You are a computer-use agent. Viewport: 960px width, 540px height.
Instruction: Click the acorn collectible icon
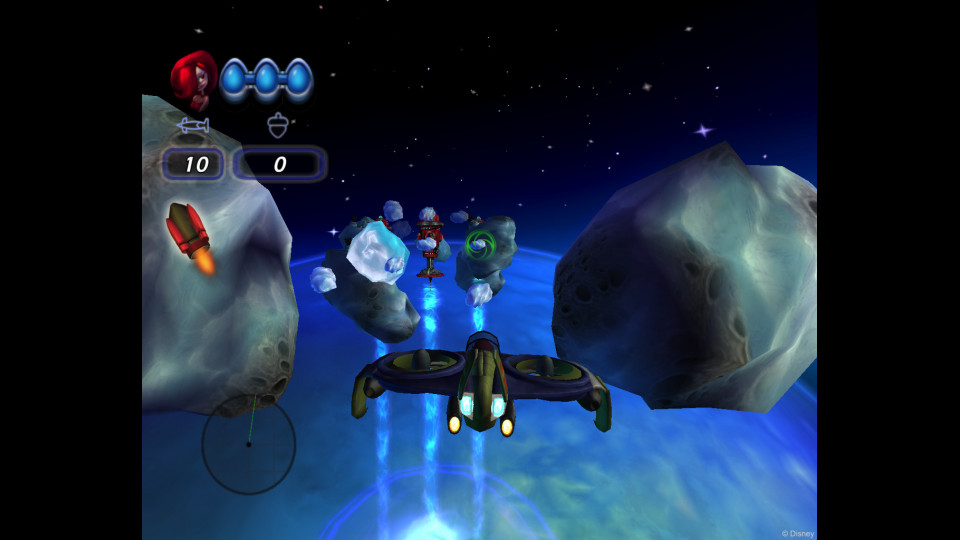(x=278, y=125)
